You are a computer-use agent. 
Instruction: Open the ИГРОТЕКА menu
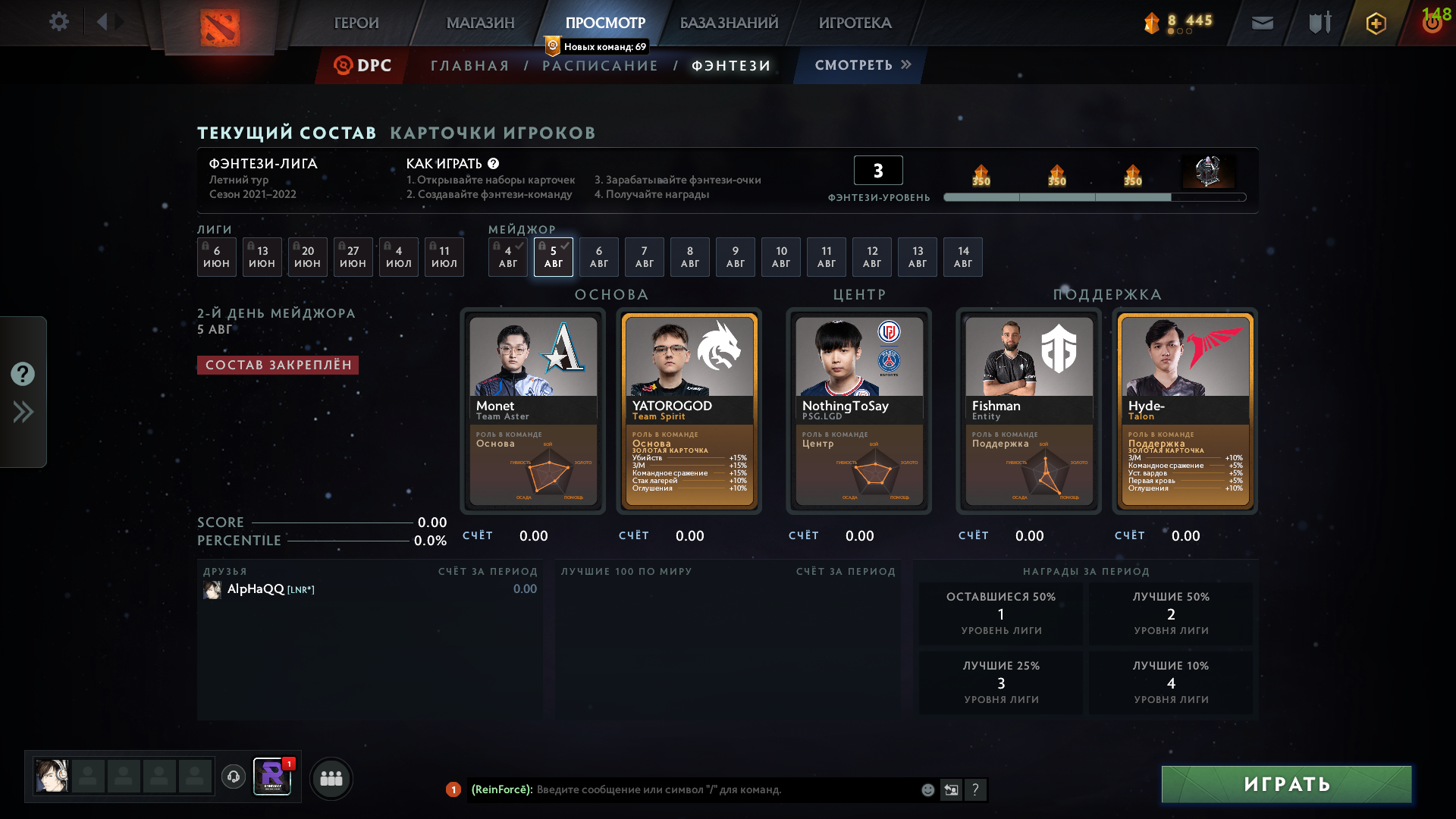(855, 23)
